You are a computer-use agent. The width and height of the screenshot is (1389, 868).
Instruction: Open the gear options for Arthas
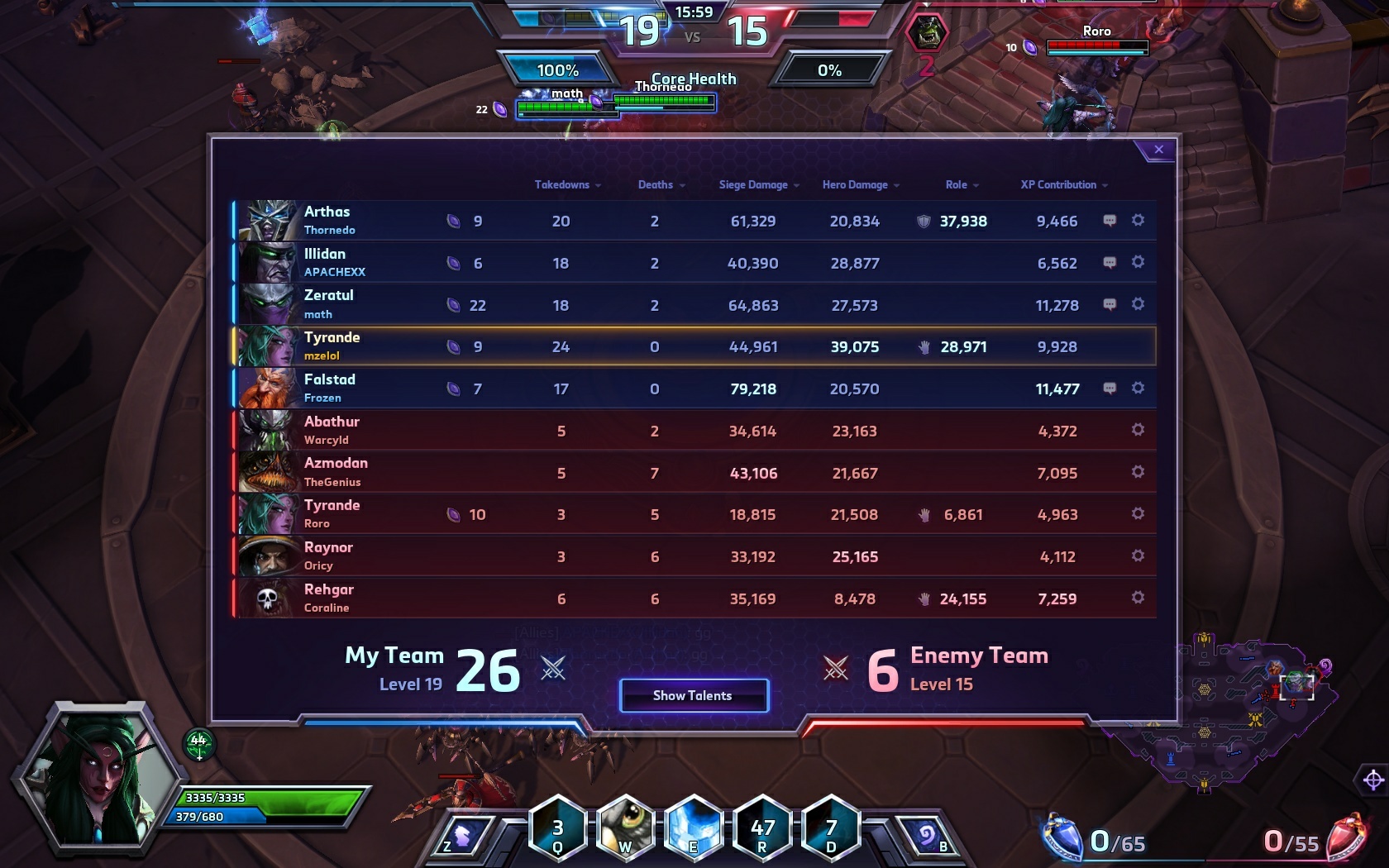1138,221
